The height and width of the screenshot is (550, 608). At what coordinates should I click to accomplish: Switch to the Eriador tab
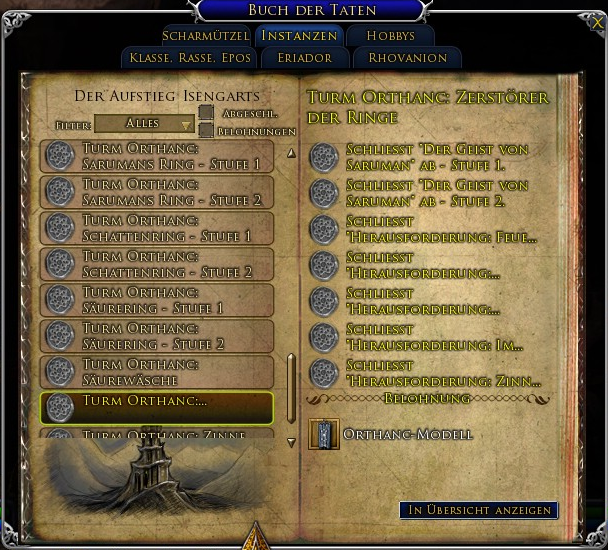click(304, 58)
